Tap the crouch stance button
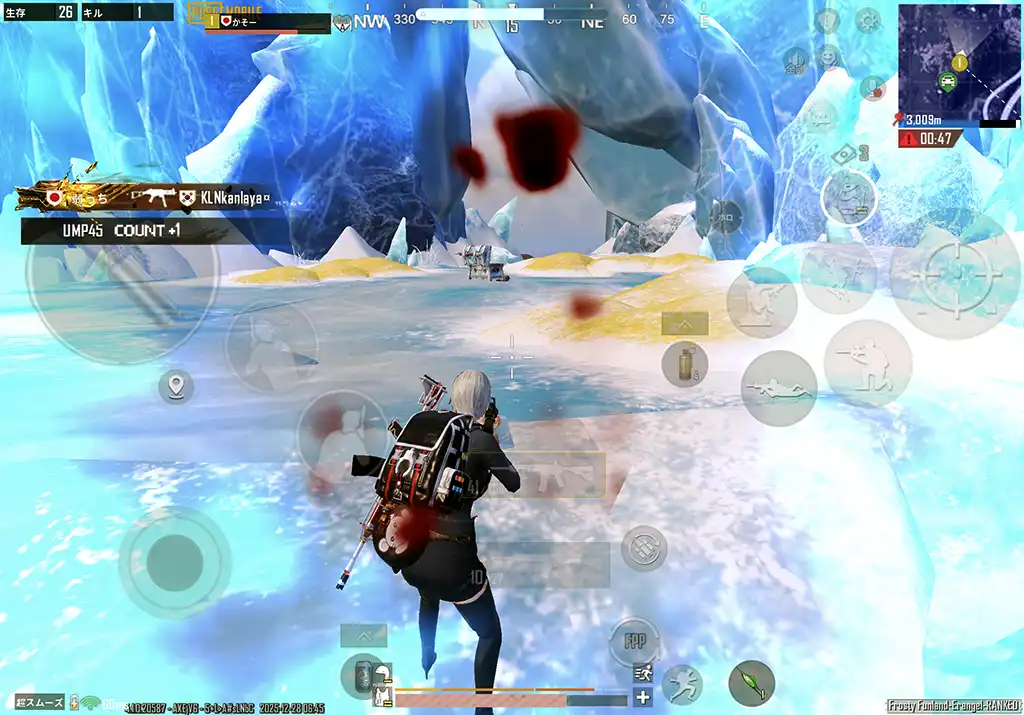1024x715 pixels. [x=867, y=363]
